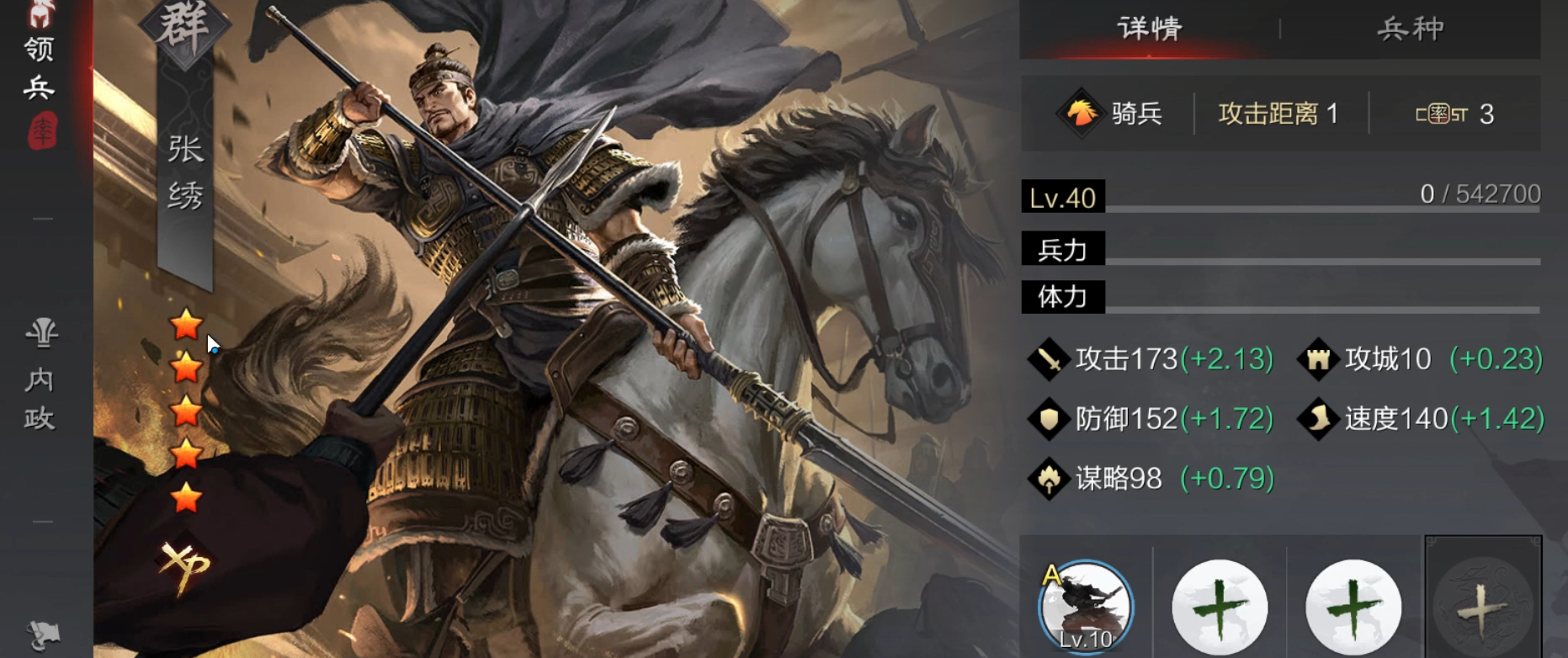Select the A-rank Lv.10 skill slot

point(1086,608)
